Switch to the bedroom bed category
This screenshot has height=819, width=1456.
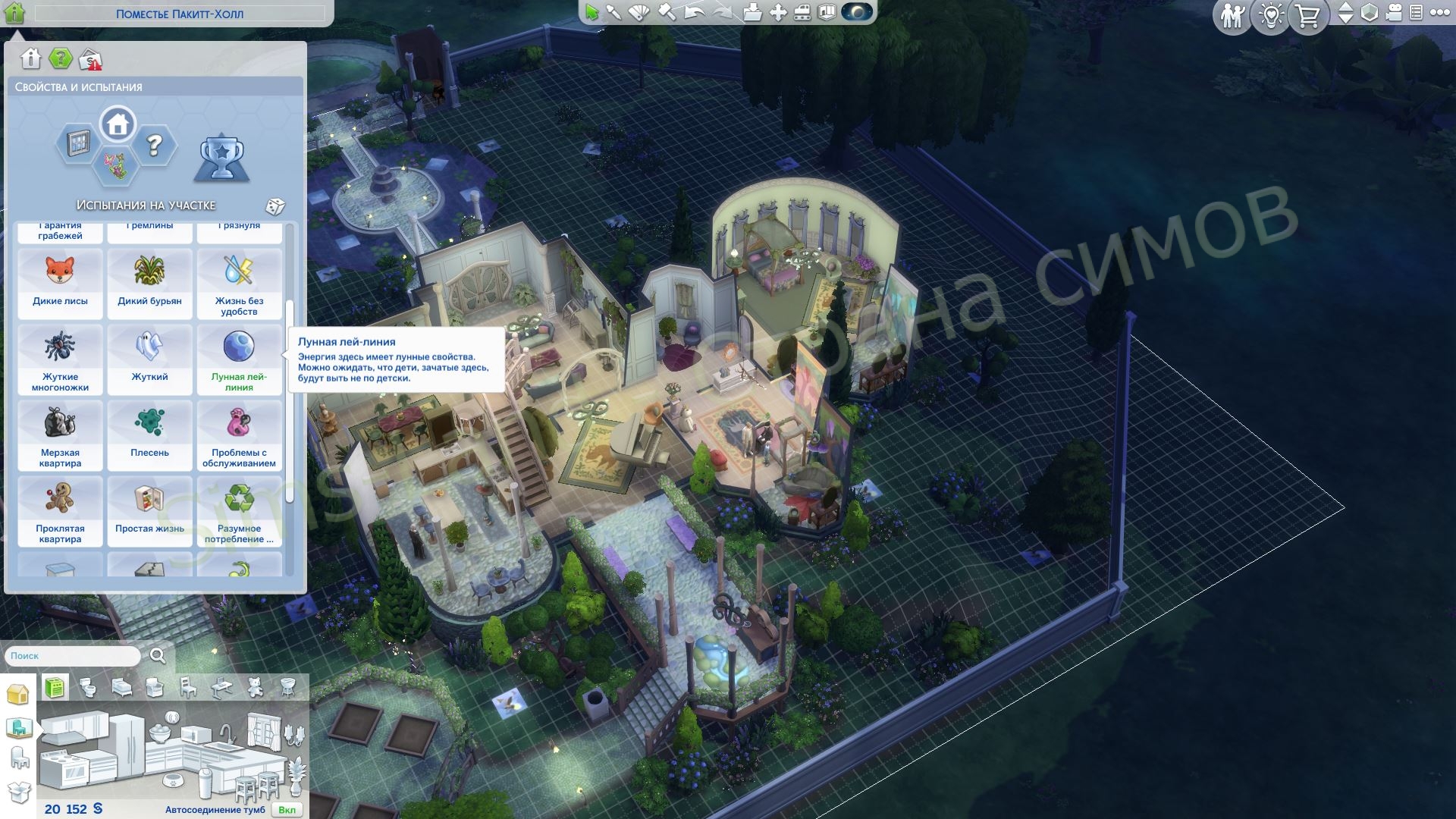(x=122, y=689)
